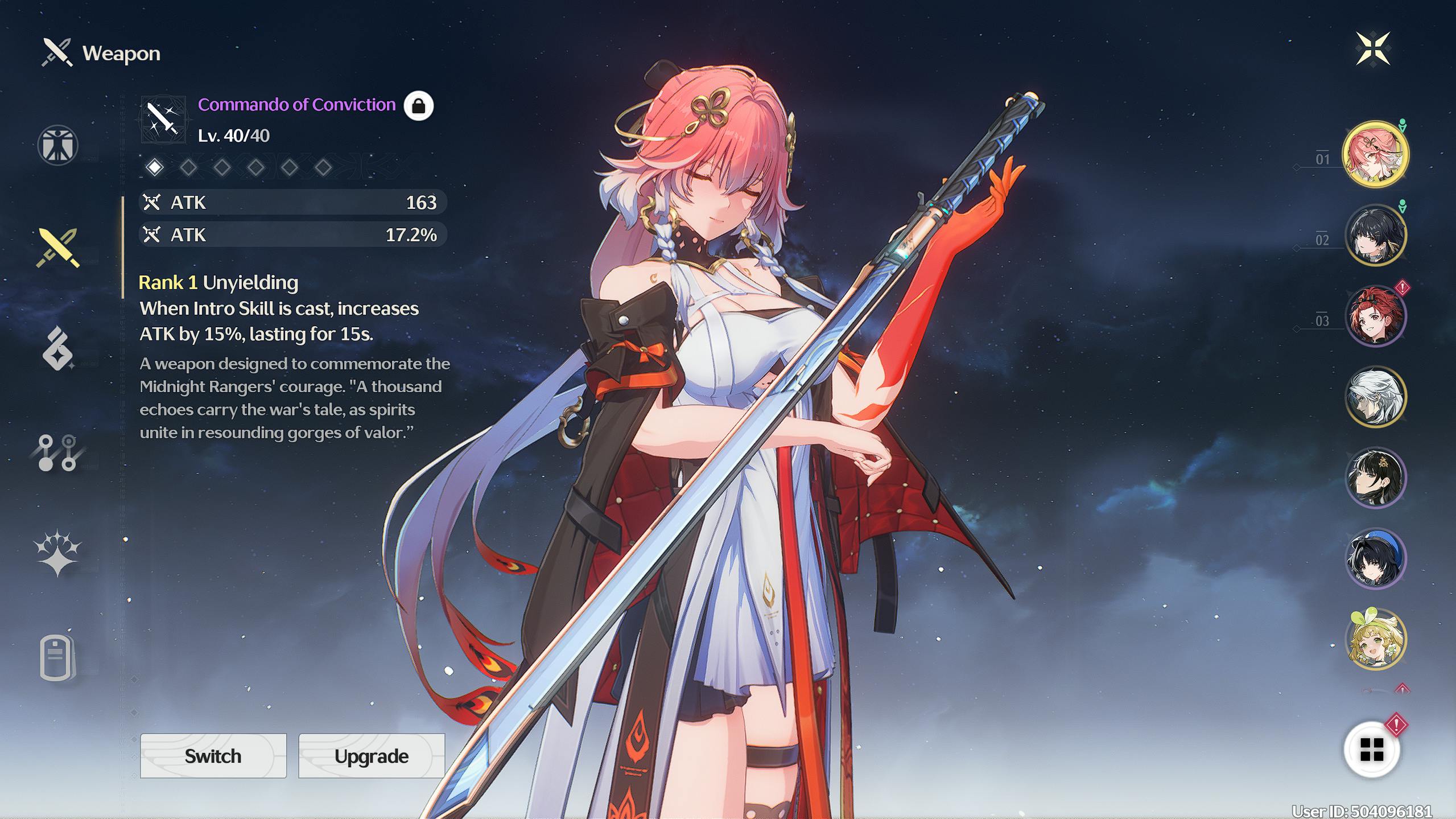The width and height of the screenshot is (1456, 819).
Task: Toggle the weapon lock icon
Action: point(418,106)
